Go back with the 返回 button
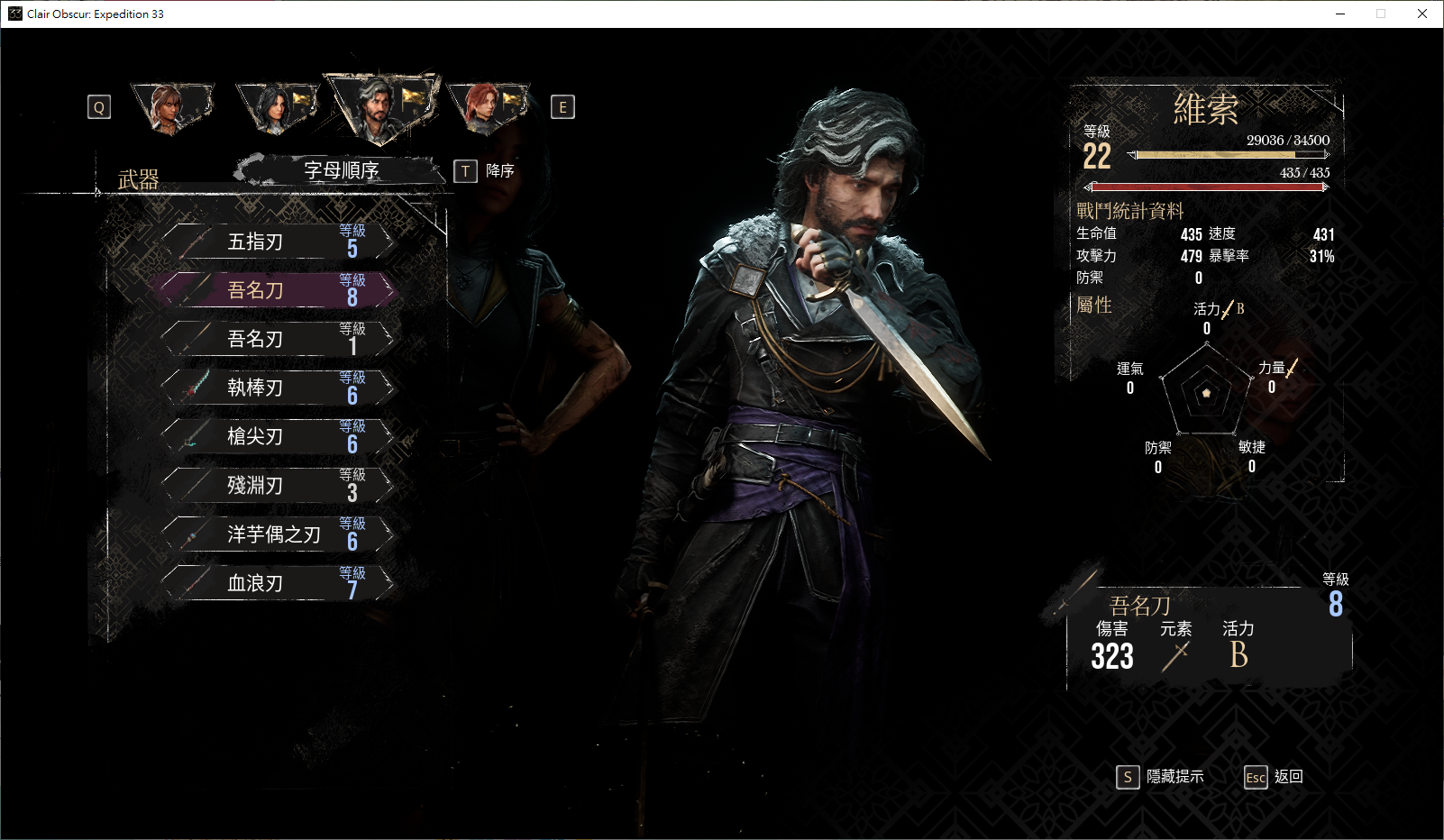Viewport: 1444px width, 840px height. (1274, 777)
